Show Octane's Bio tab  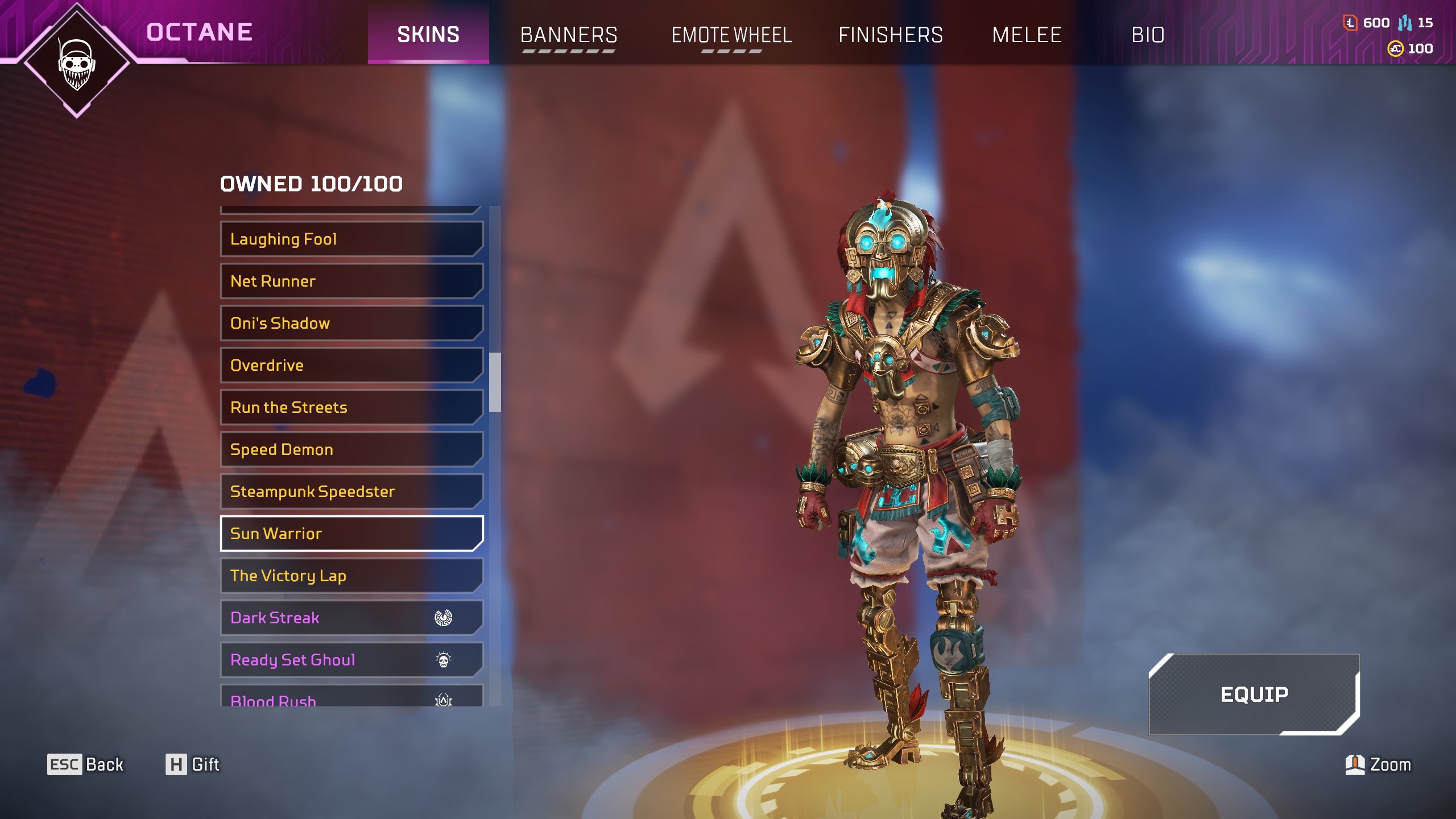(1148, 35)
